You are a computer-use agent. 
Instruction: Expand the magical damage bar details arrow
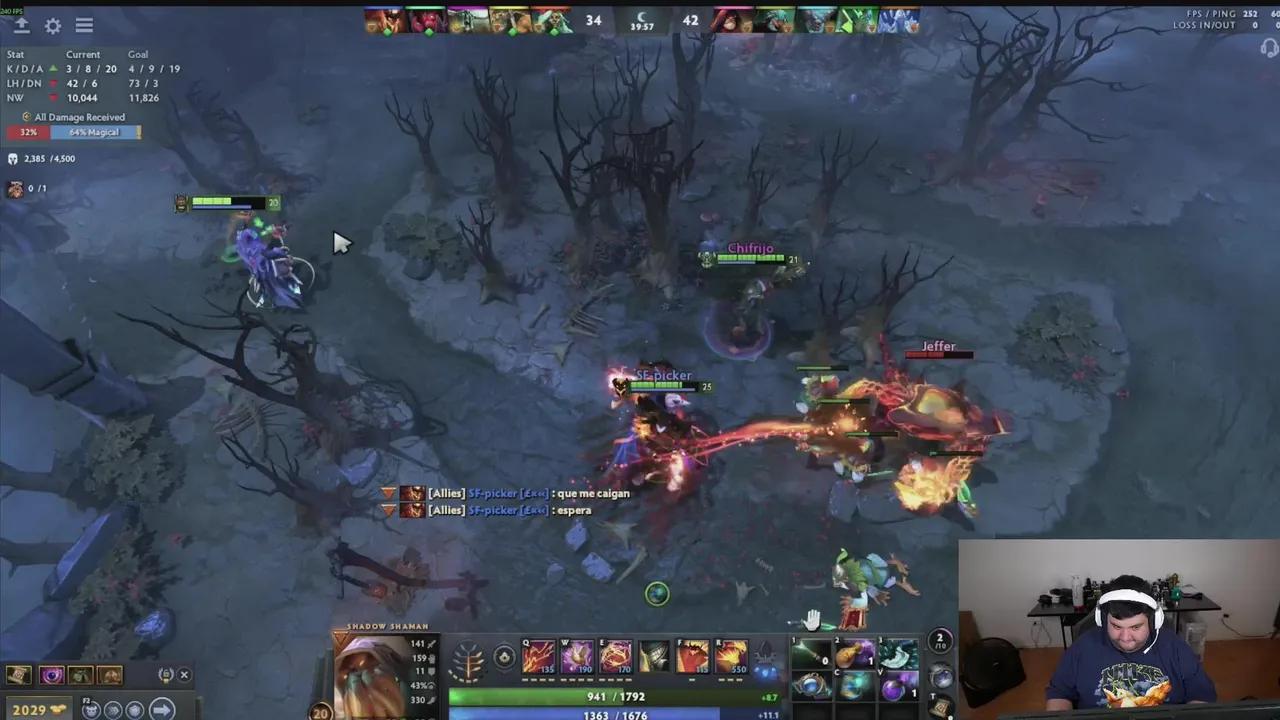(140, 131)
